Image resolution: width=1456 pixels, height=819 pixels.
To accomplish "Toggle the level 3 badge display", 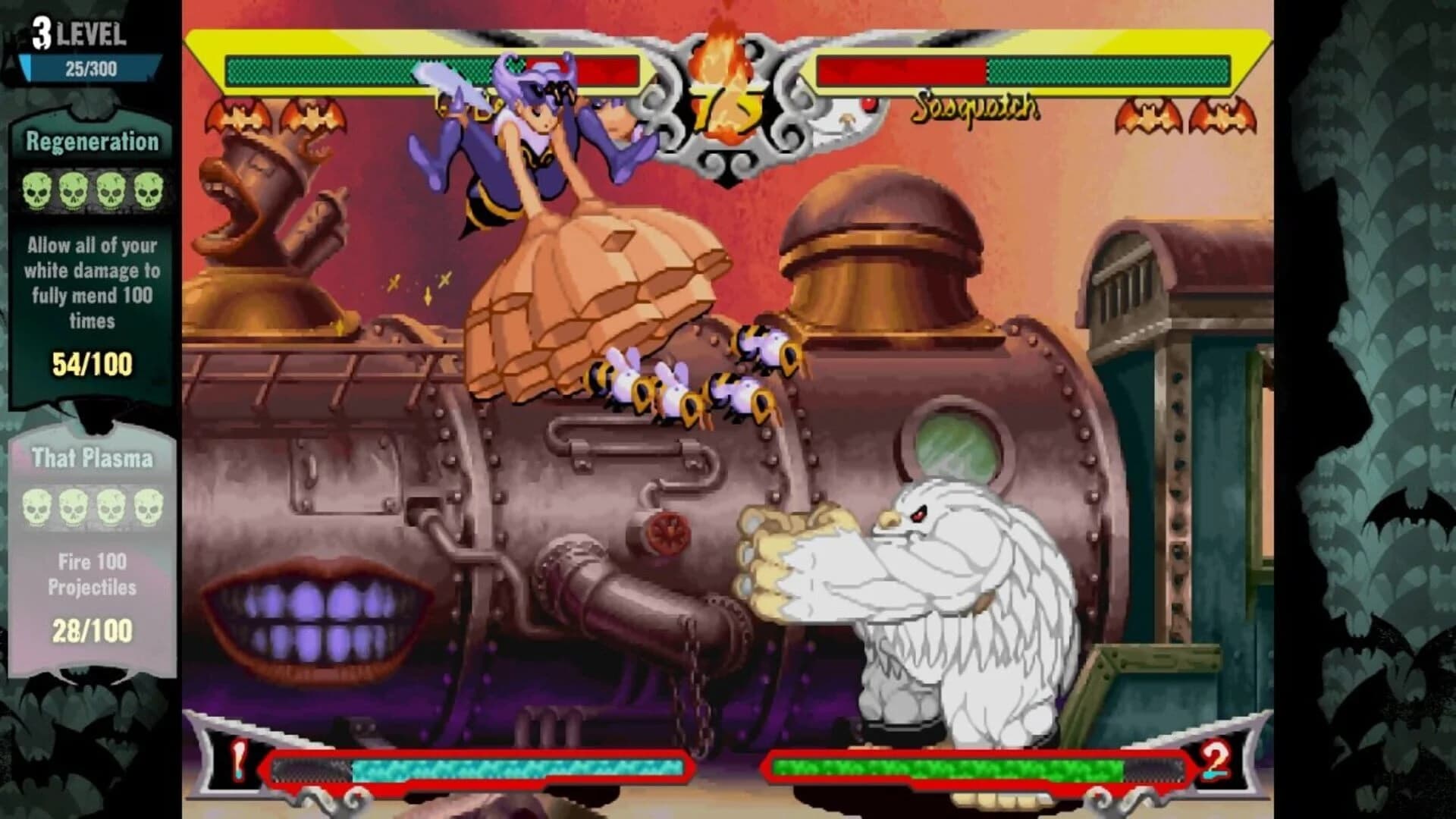I will coord(42,30).
